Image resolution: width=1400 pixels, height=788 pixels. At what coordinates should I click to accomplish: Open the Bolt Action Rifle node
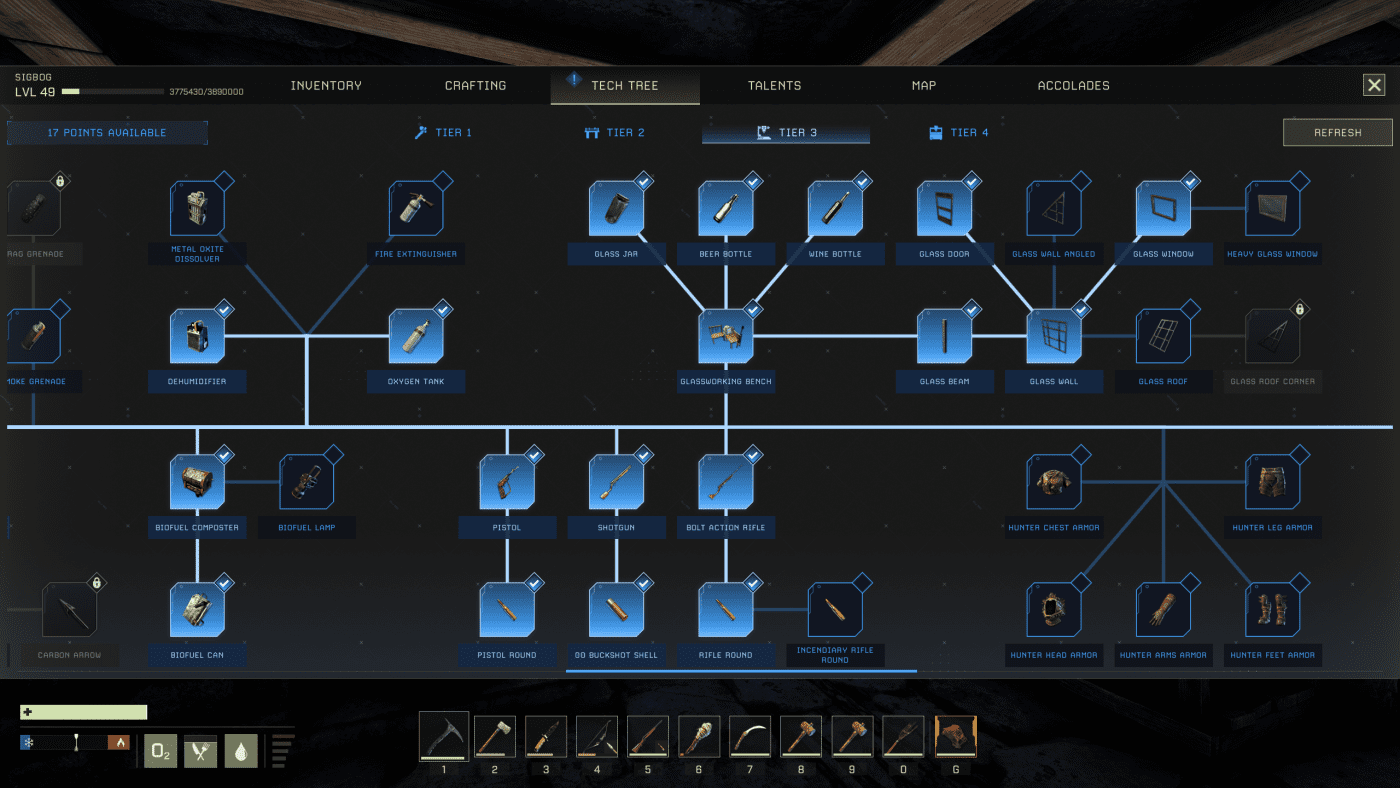(x=726, y=480)
